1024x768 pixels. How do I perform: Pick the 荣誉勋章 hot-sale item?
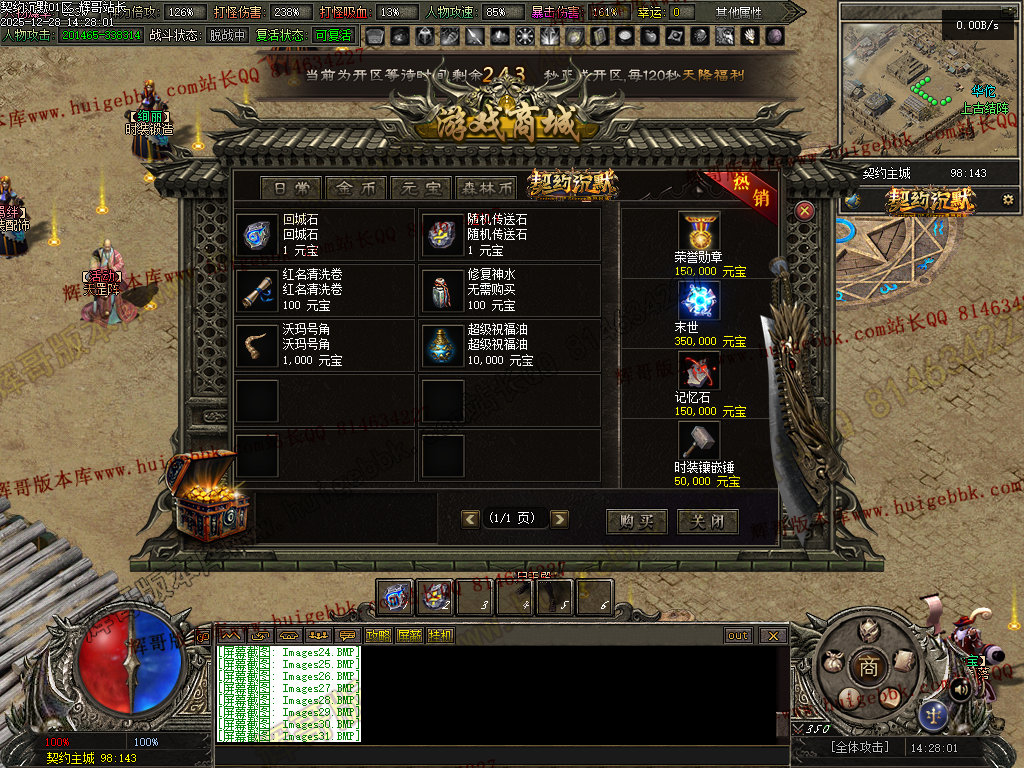click(x=699, y=232)
